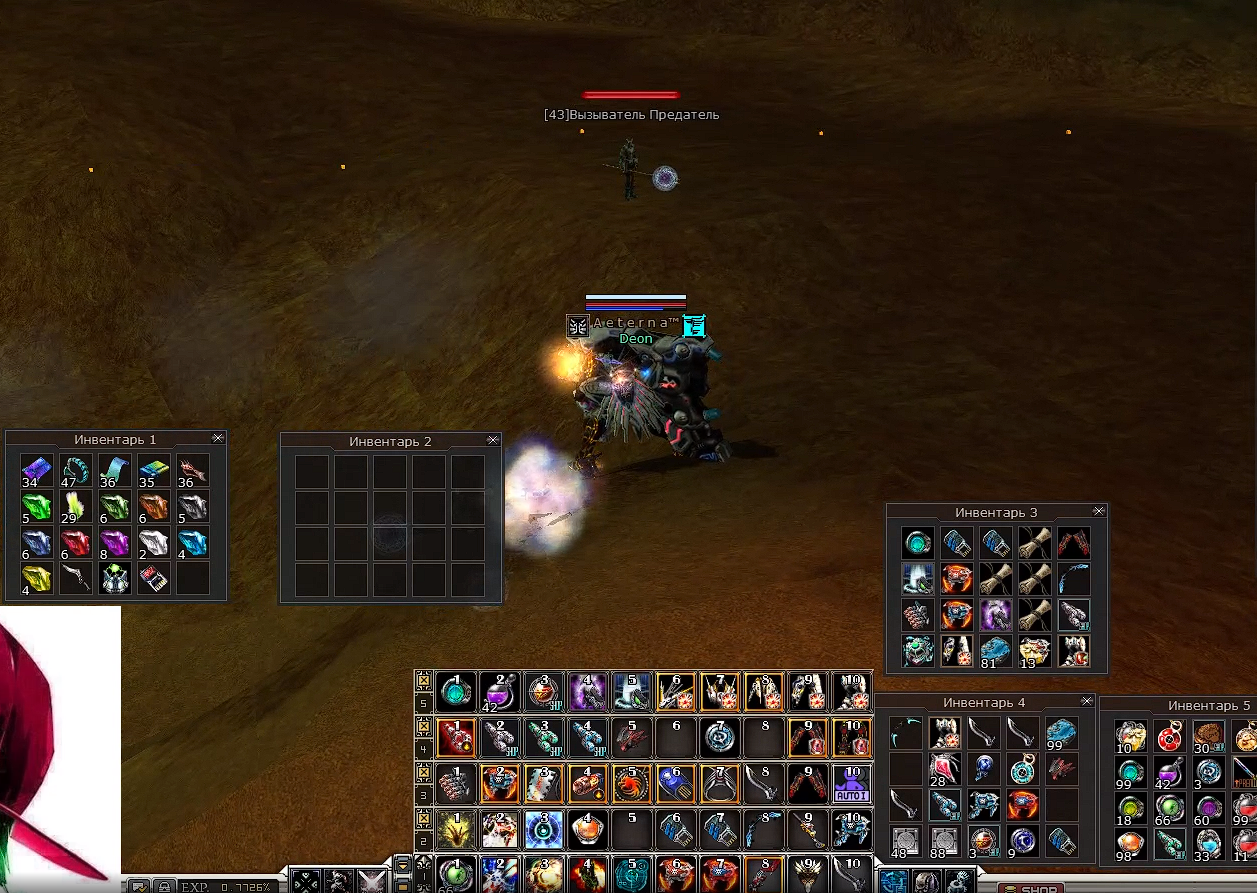Use the green orb stack of 66
The height and width of the screenshot is (893, 1257).
(1169, 807)
